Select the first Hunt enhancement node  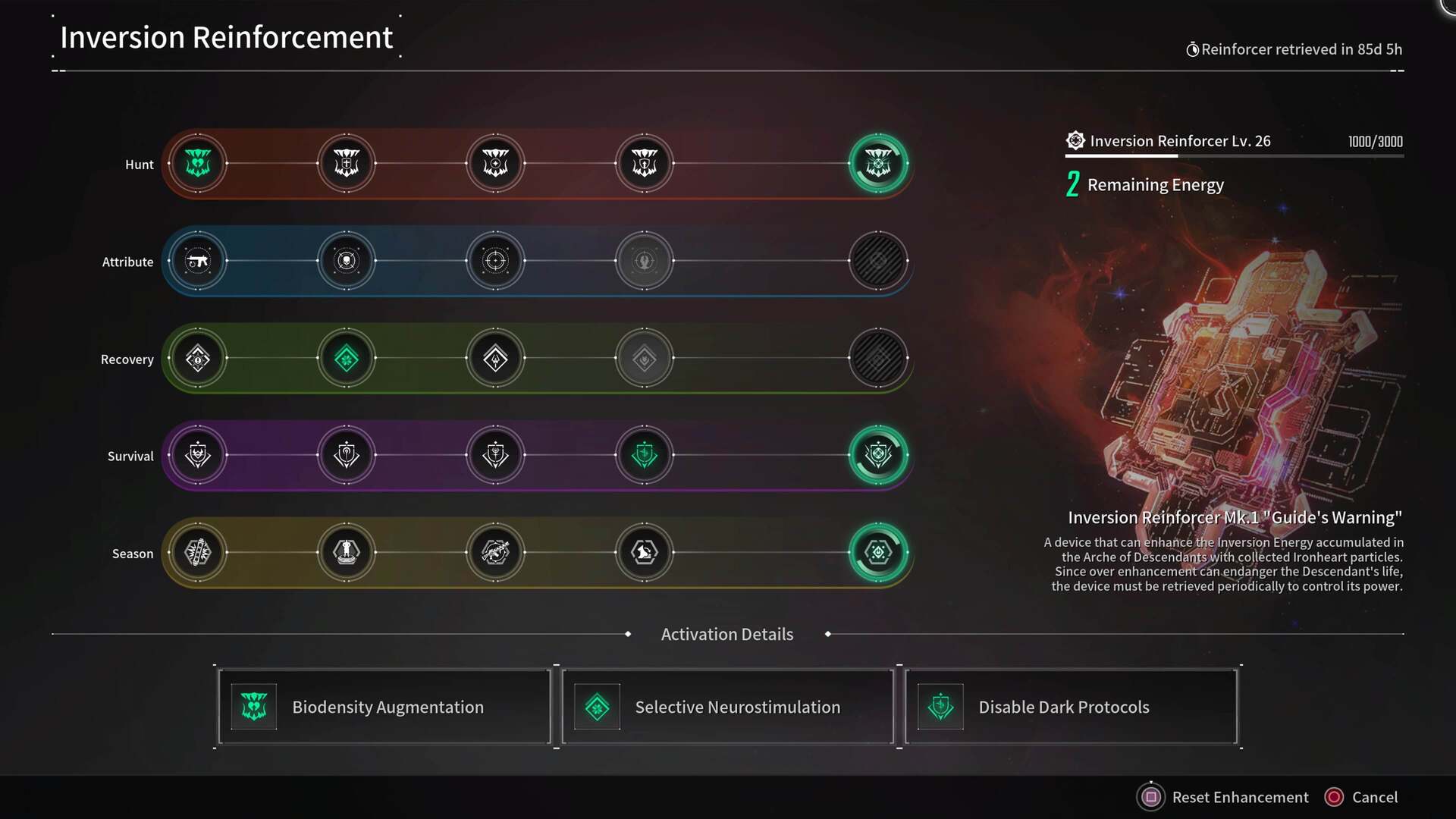coord(199,163)
